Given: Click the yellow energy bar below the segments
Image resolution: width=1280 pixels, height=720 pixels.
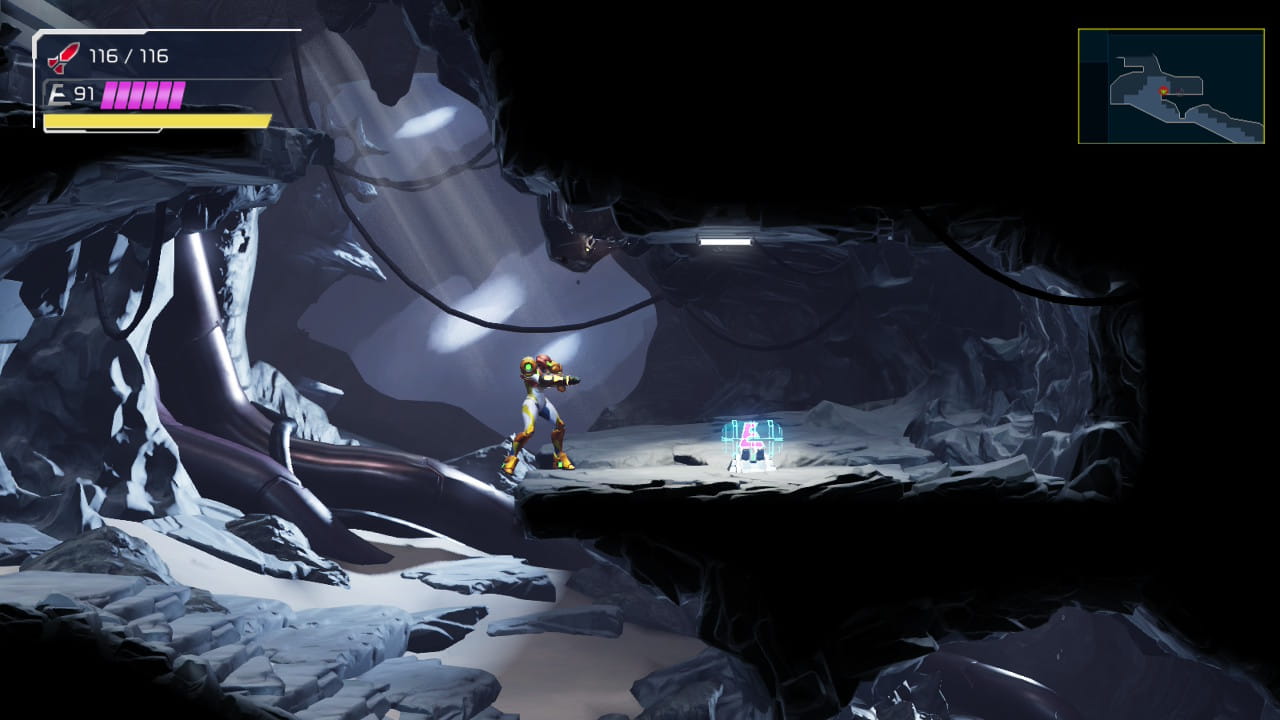Looking at the screenshot, I should click(155, 120).
